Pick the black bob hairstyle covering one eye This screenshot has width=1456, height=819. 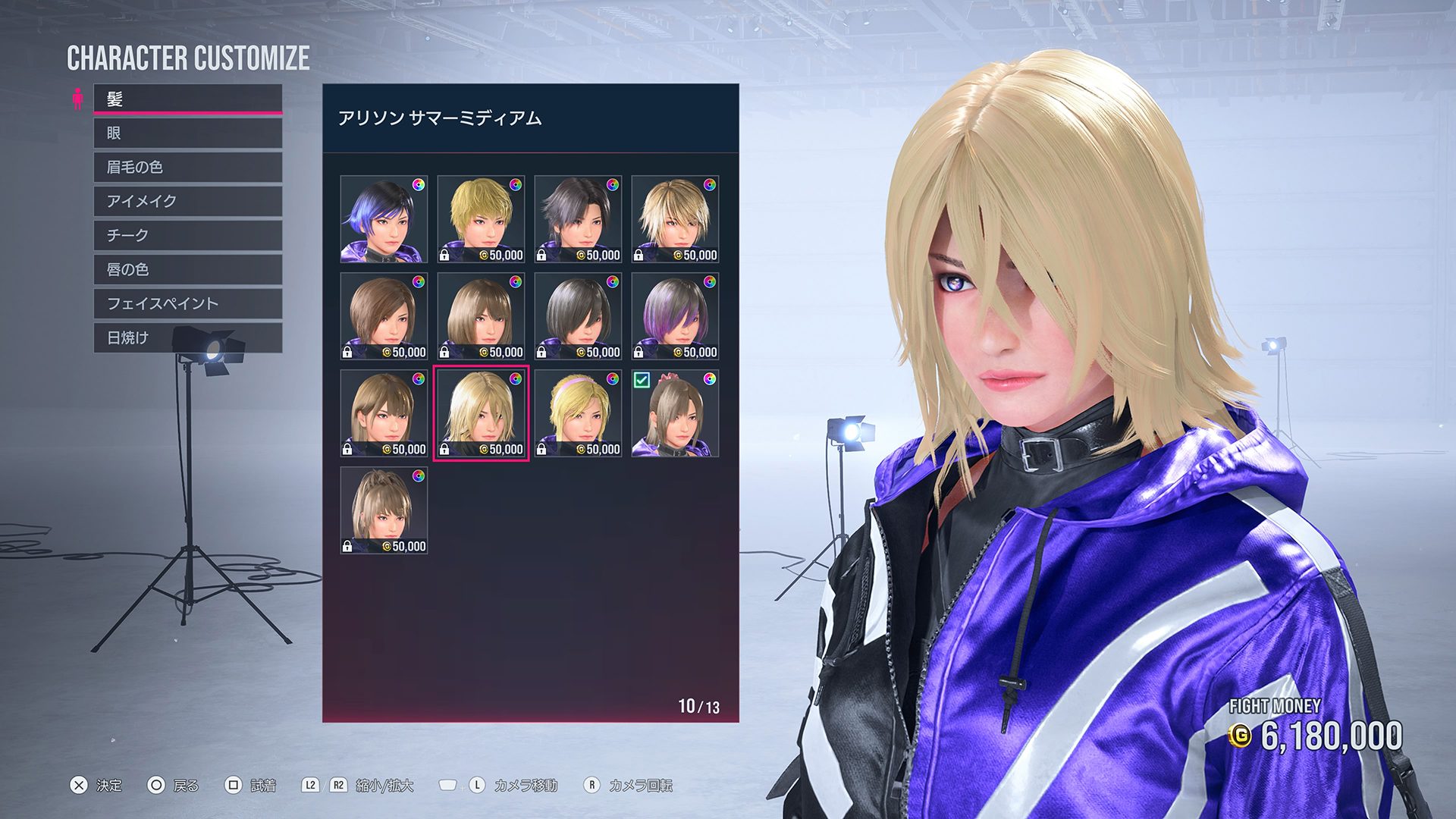578,316
